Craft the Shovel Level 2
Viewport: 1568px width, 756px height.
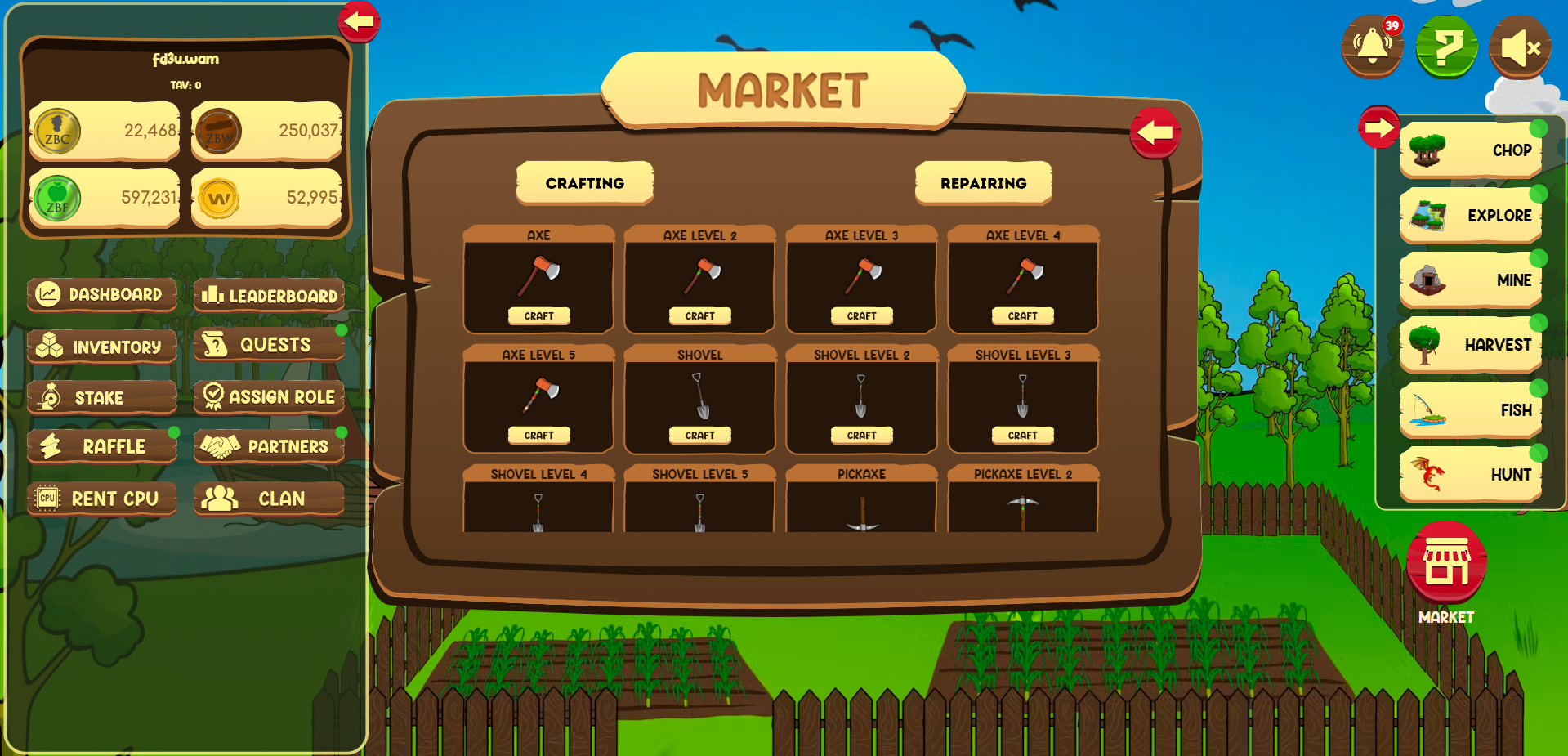click(x=861, y=435)
